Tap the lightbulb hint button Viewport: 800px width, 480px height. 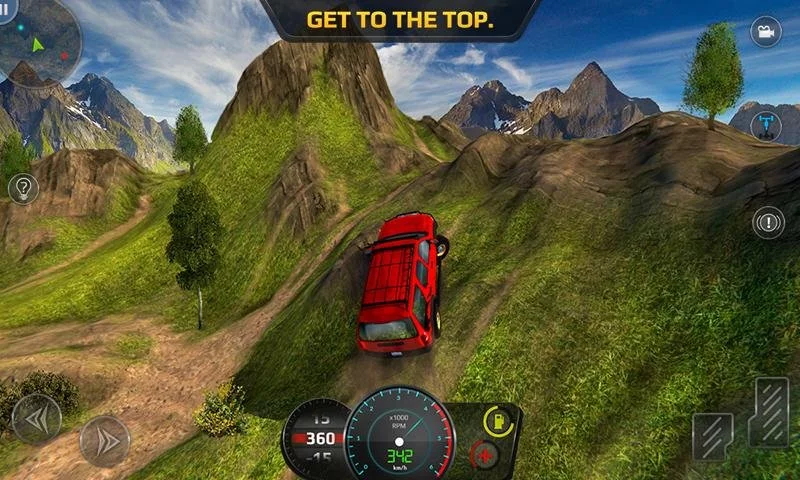coord(23,188)
